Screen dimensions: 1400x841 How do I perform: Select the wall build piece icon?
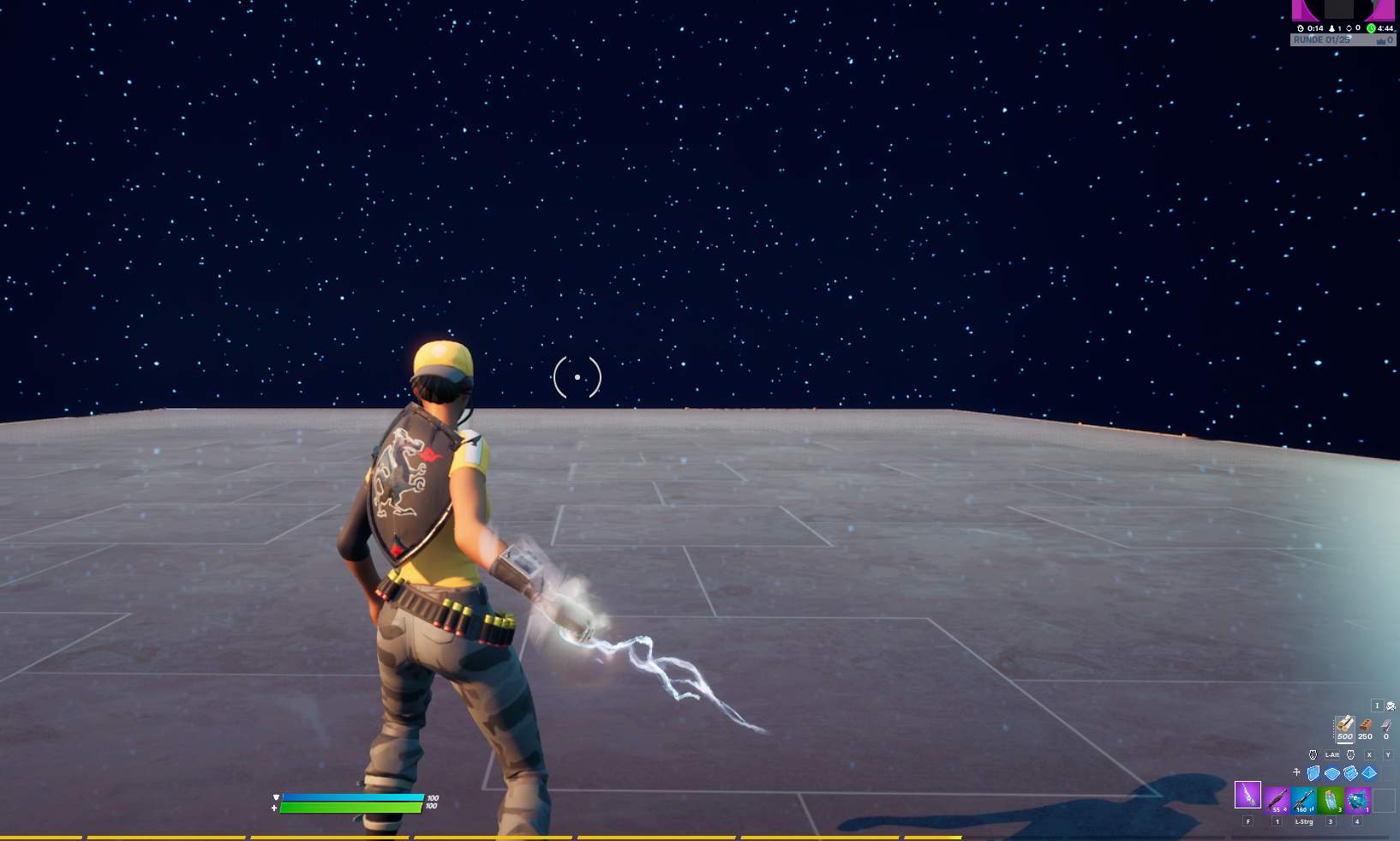(x=1313, y=772)
